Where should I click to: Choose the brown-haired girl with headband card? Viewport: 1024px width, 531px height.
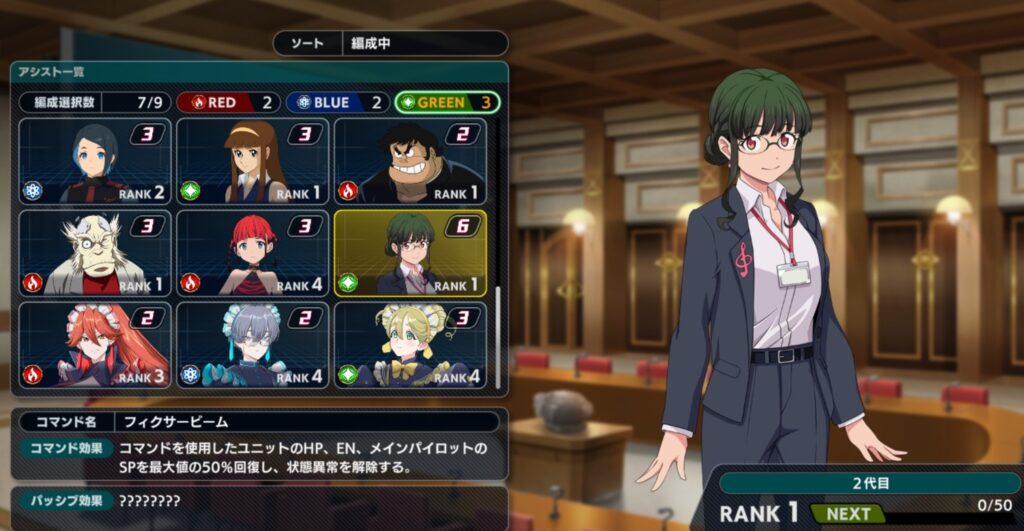[x=253, y=162]
